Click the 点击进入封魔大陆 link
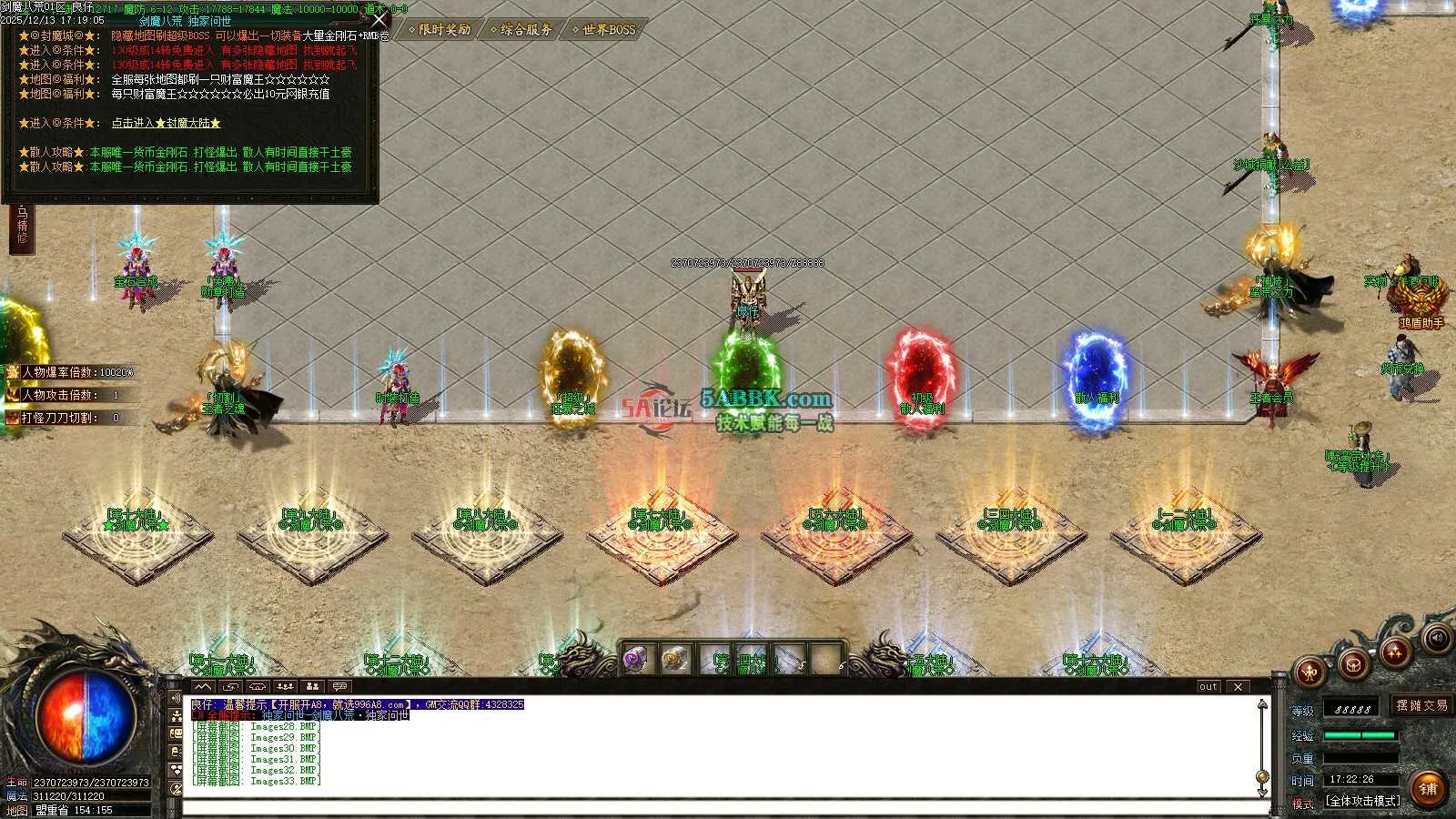 click(166, 123)
